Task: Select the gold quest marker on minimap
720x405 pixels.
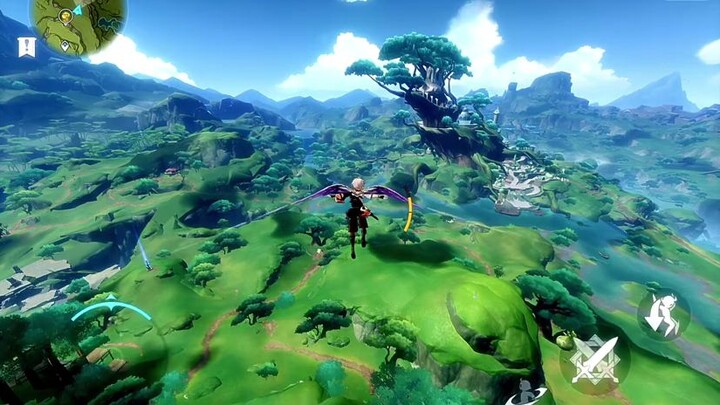Action: click(x=66, y=16)
